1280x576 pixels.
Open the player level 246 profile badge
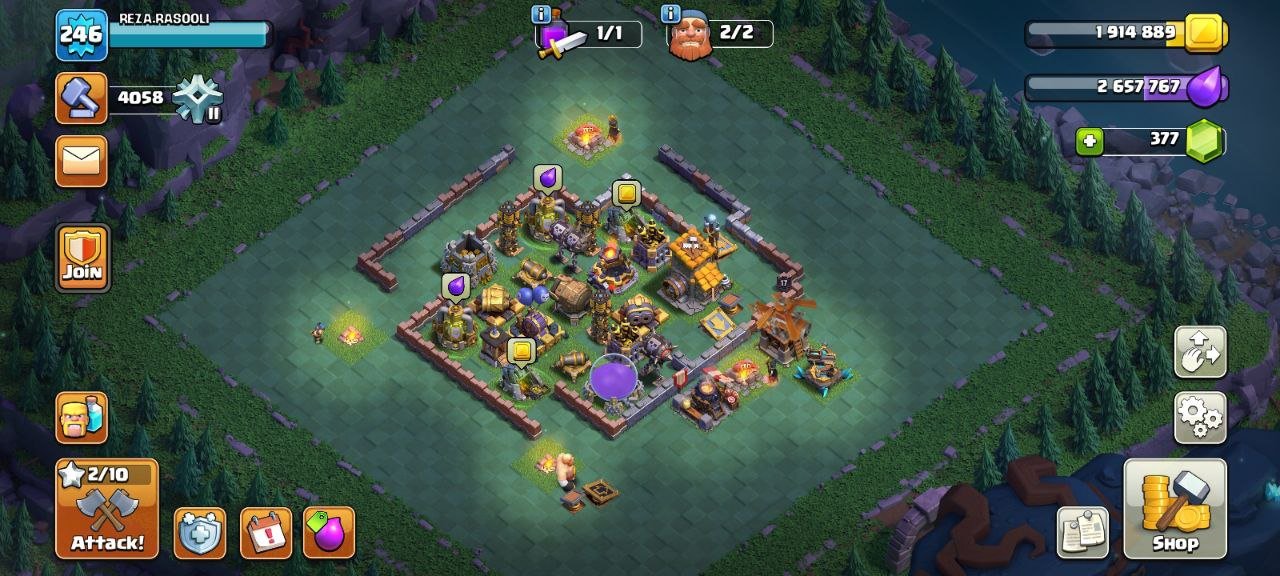pos(81,35)
